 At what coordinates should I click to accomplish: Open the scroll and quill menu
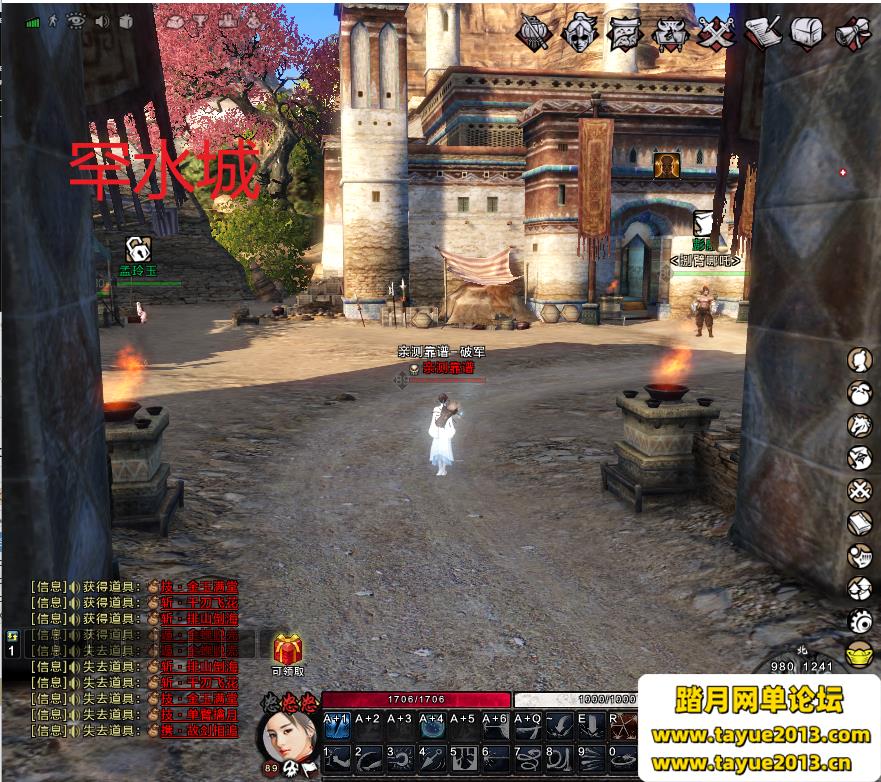pyautogui.click(x=762, y=34)
